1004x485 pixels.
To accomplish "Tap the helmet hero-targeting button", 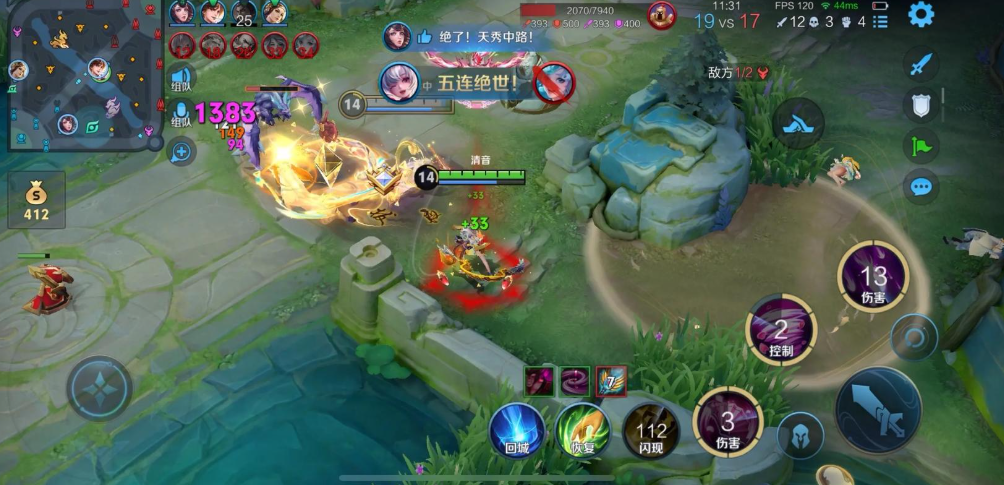I will 801,435.
